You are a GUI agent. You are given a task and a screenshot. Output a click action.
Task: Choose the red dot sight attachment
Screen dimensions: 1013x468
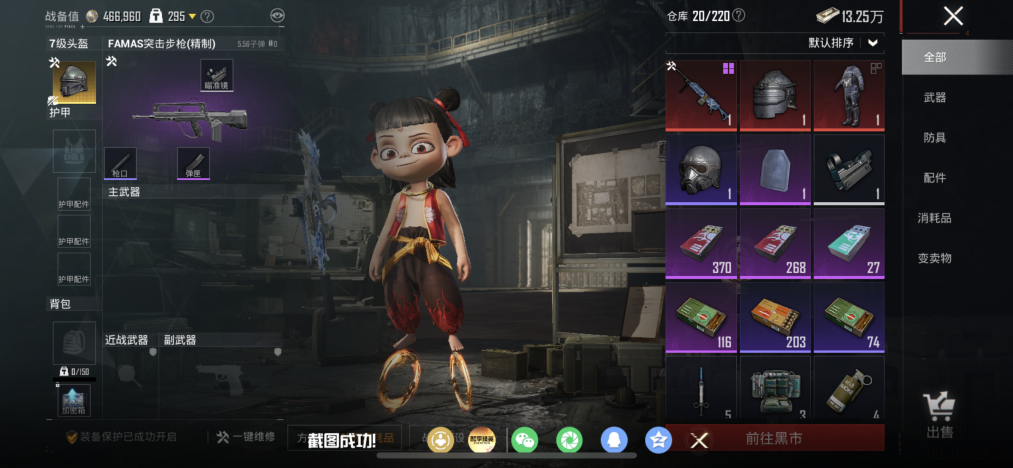[848, 168]
